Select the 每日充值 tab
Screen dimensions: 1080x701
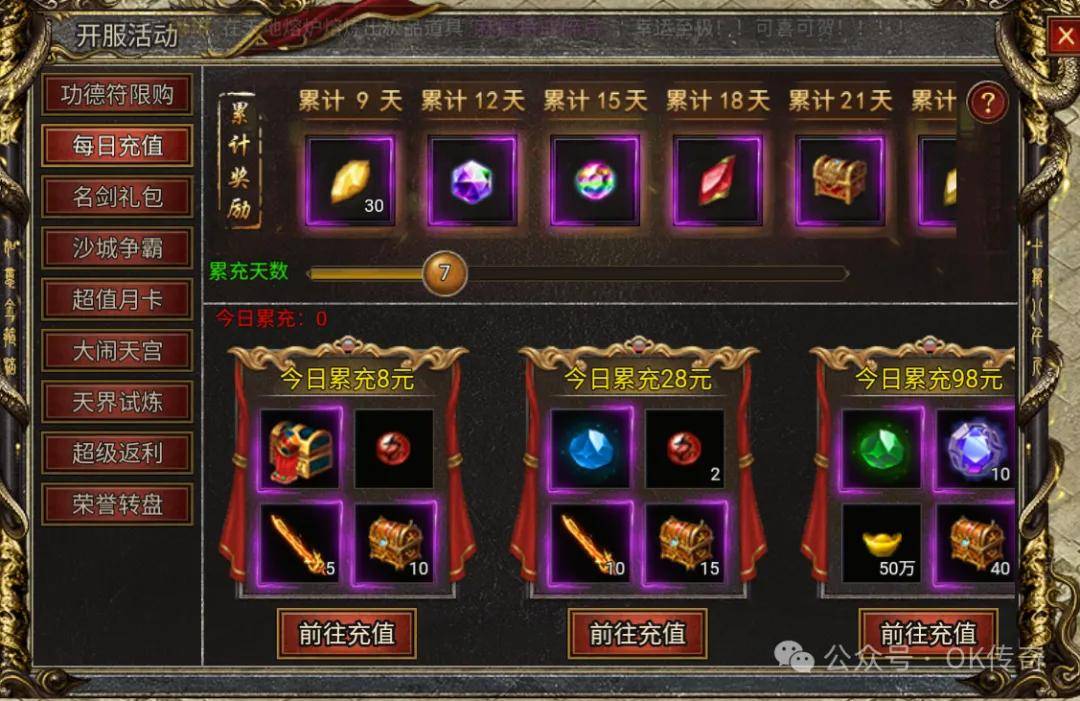pyautogui.click(x=117, y=145)
